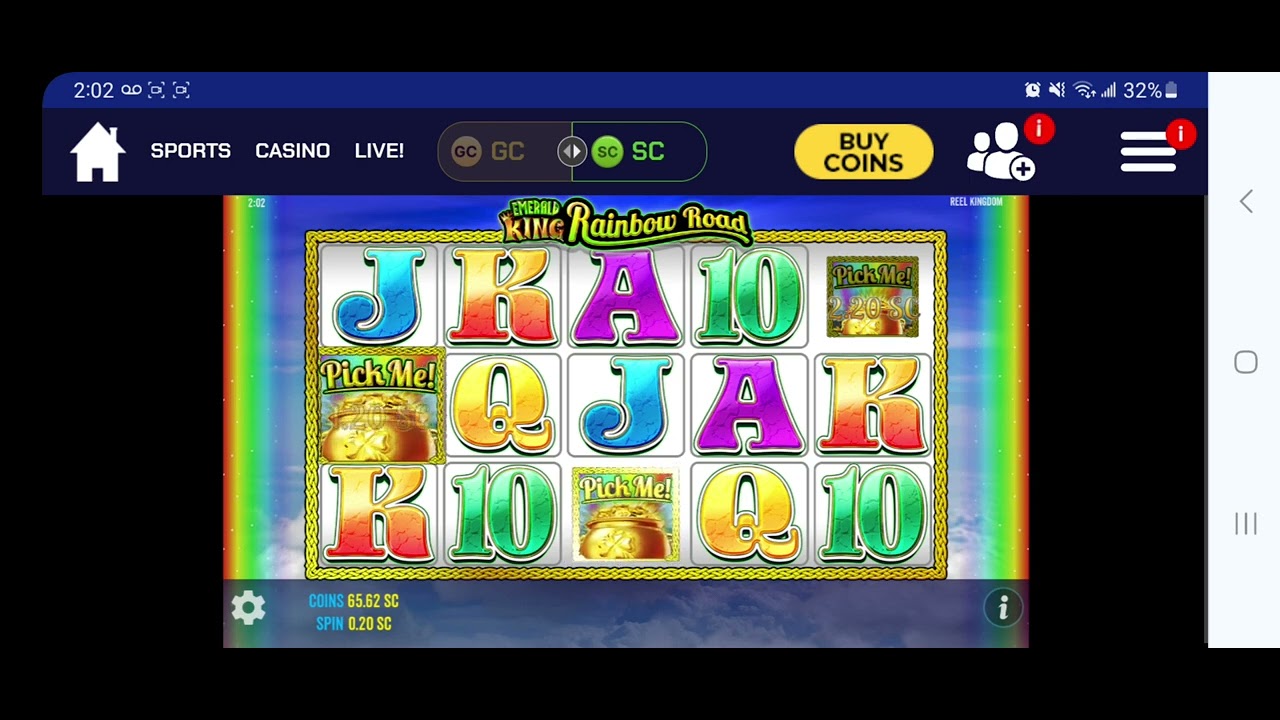Tap the info icon in the slot game
Screen dimensions: 1280x720
(x=1003, y=608)
